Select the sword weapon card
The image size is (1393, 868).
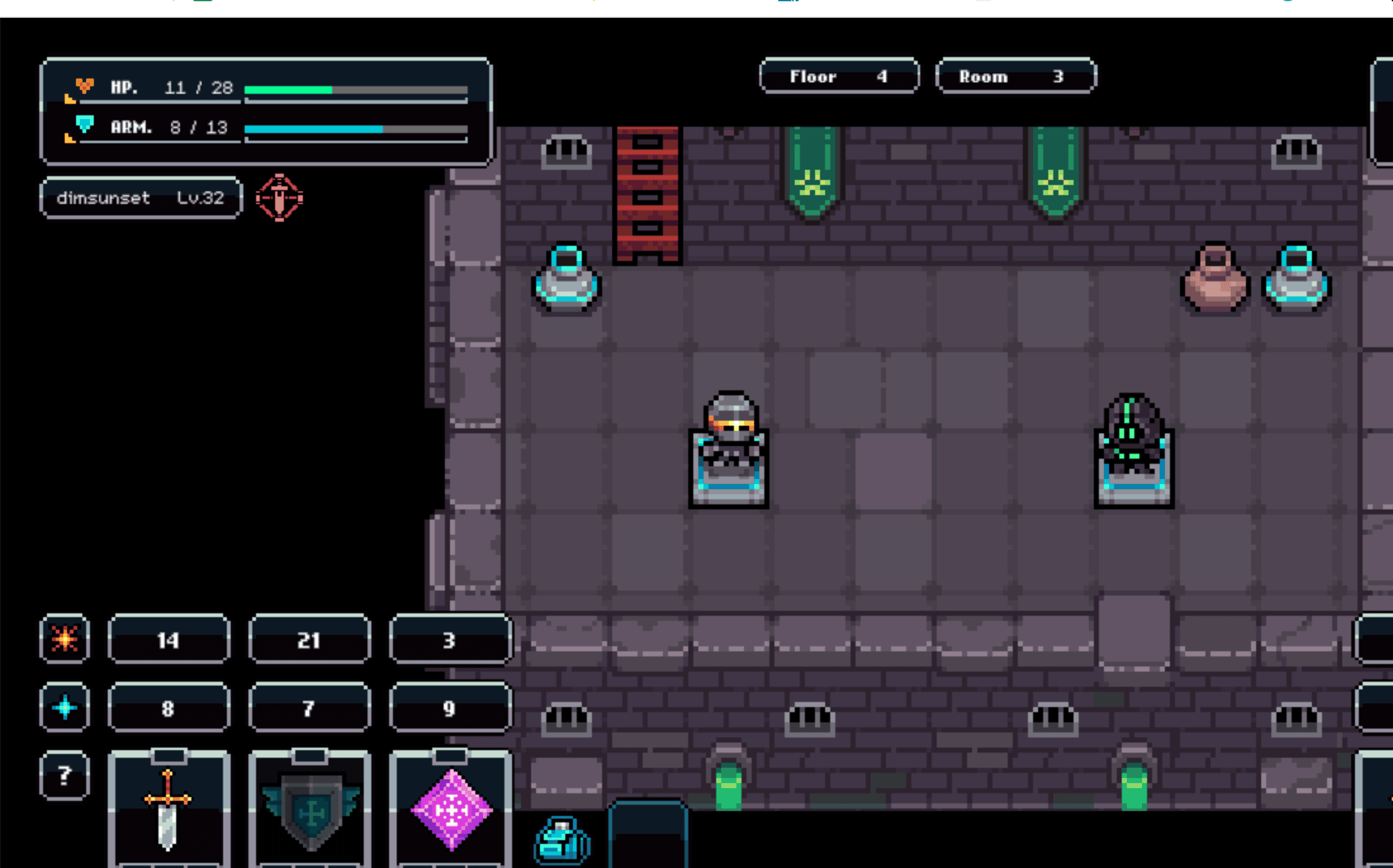169,808
